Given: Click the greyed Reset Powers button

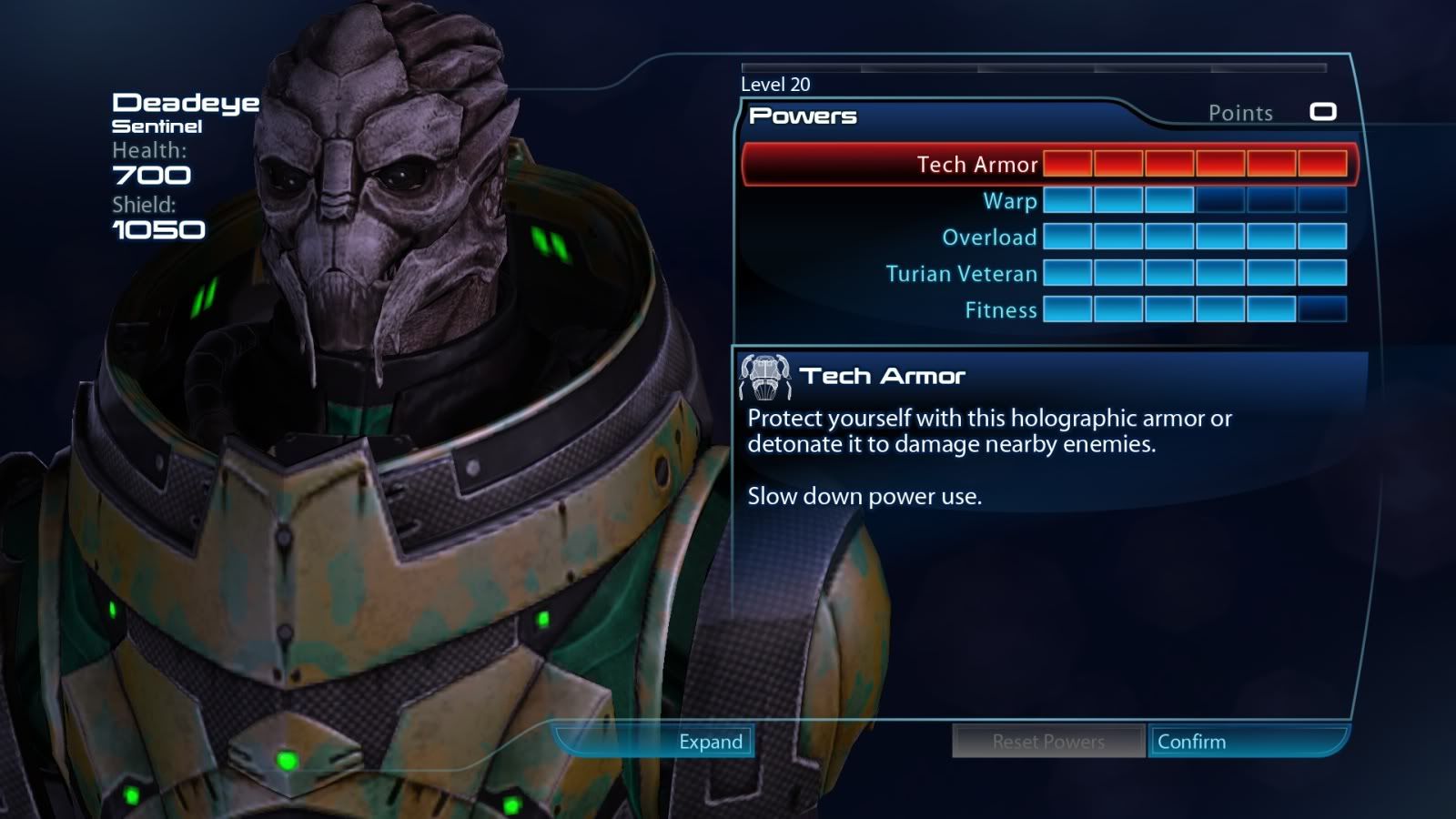Looking at the screenshot, I should [1048, 742].
